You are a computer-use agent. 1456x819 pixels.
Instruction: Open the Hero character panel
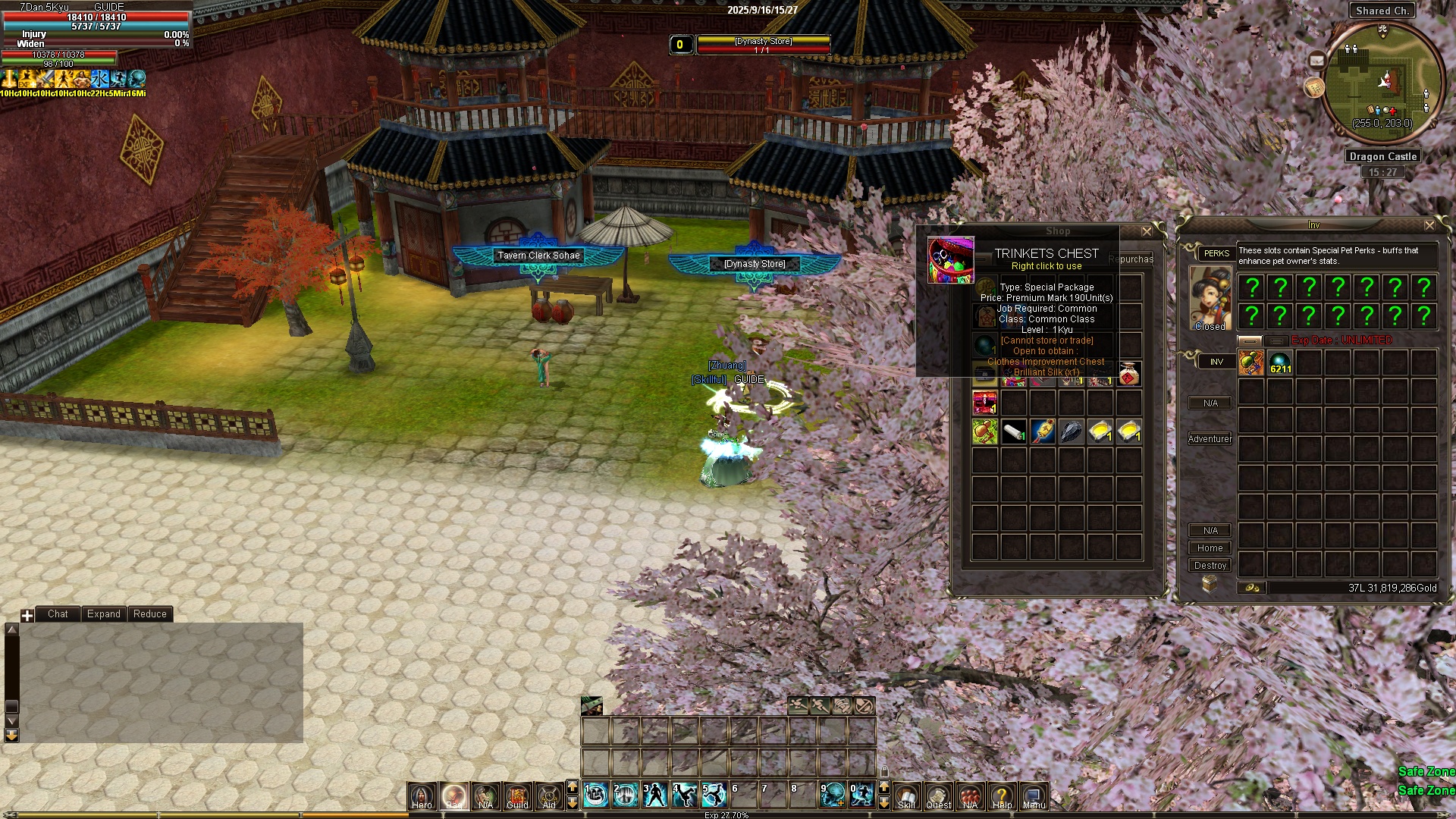422,795
